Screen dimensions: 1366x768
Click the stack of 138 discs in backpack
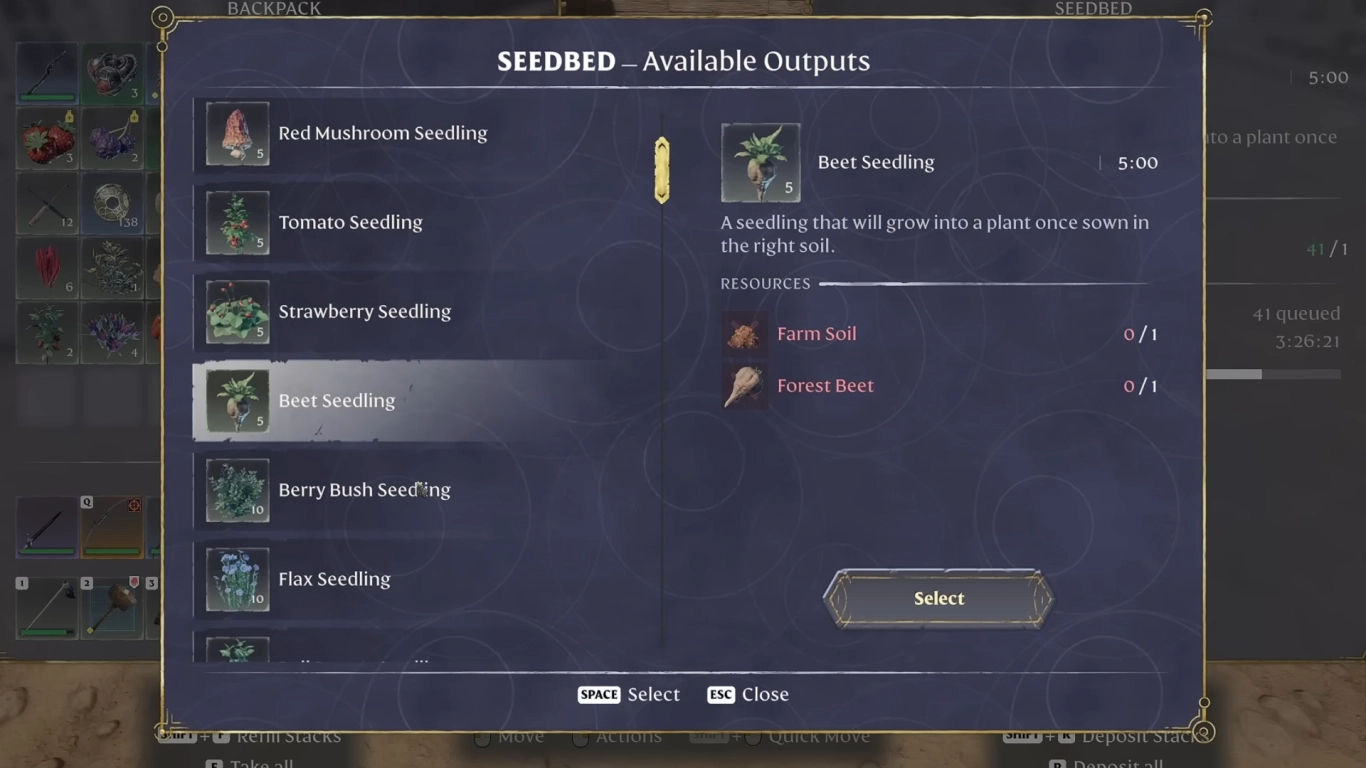[113, 202]
